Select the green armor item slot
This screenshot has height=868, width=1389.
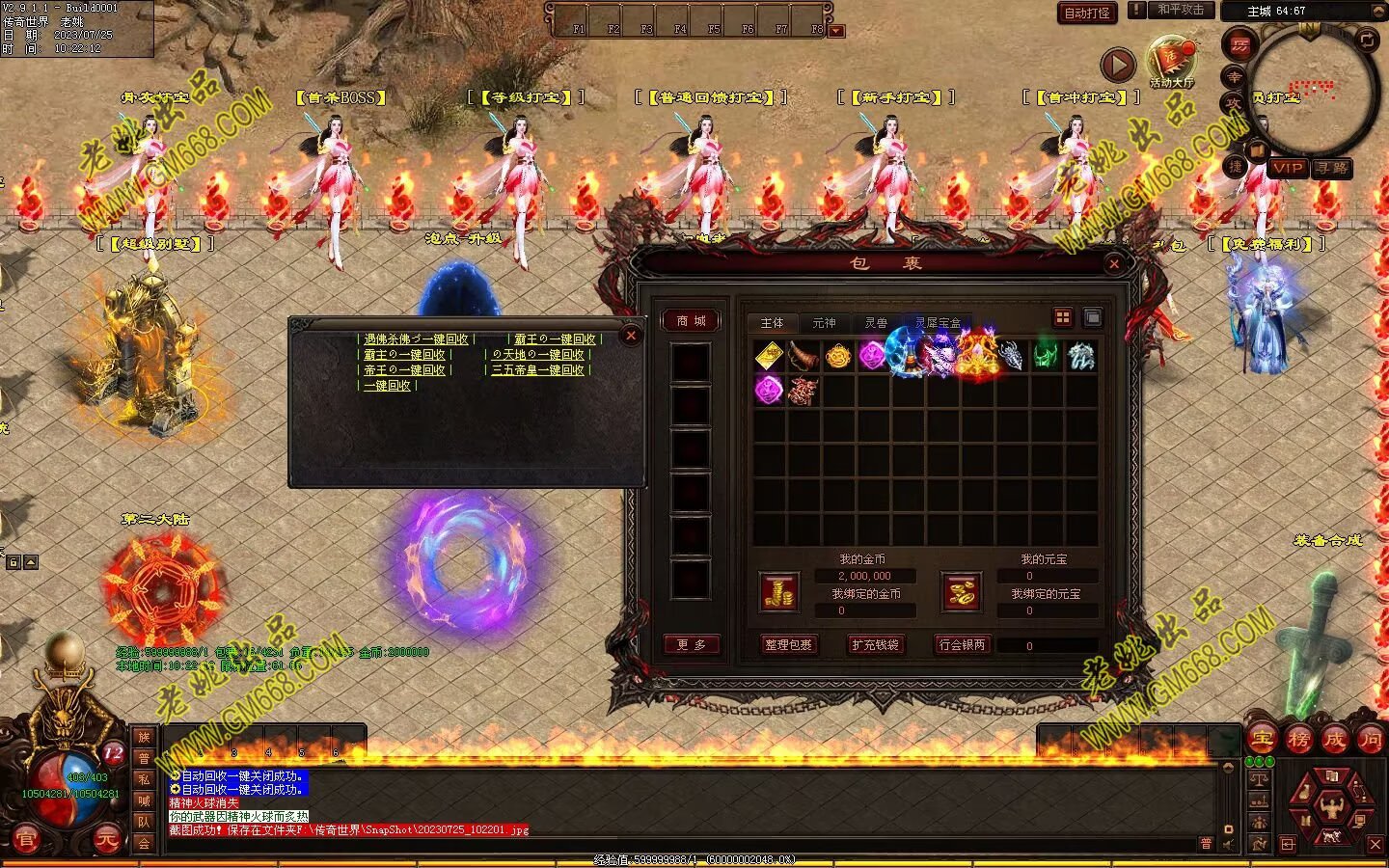pos(1046,356)
